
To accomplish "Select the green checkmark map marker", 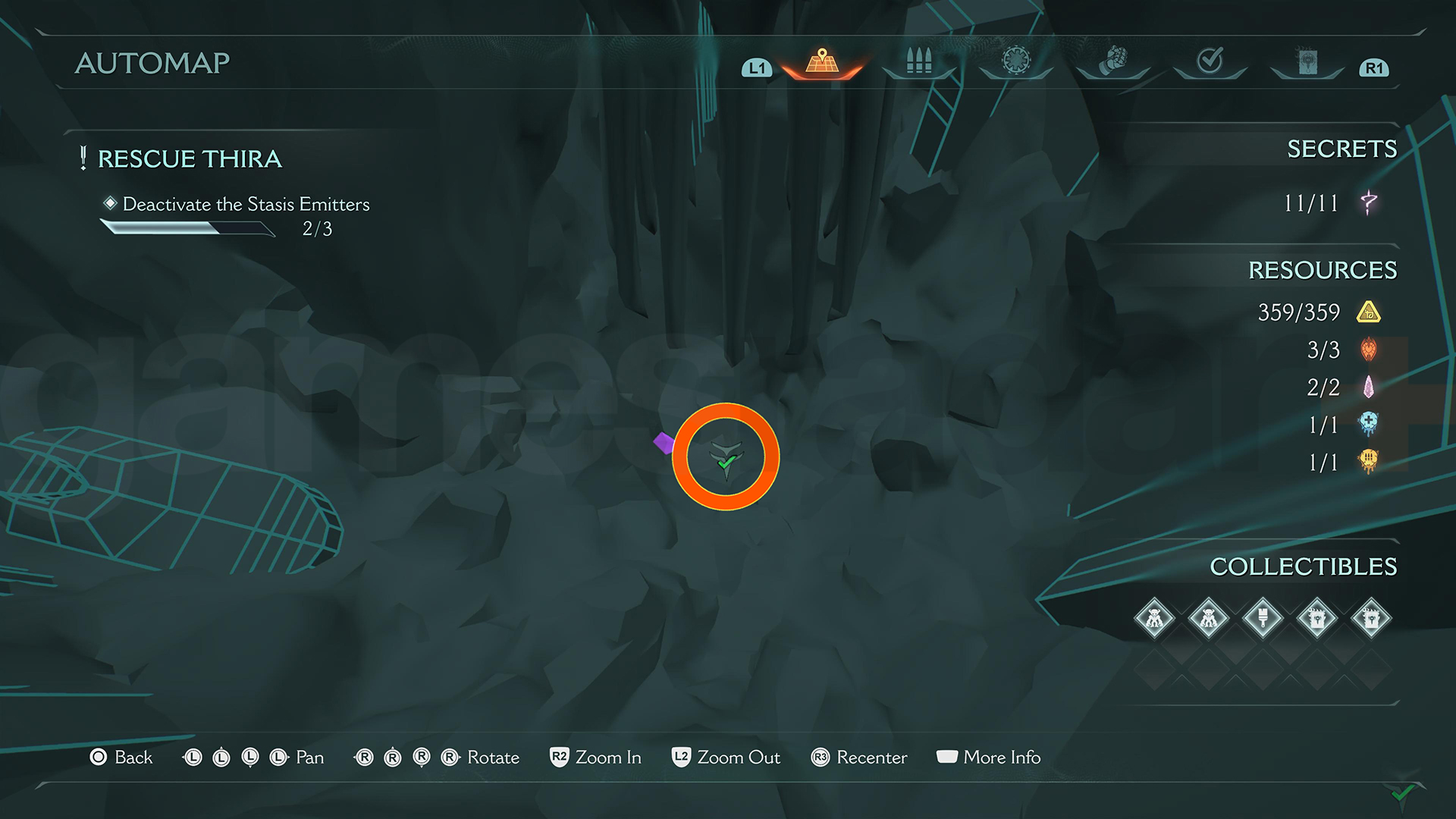I will [x=726, y=460].
